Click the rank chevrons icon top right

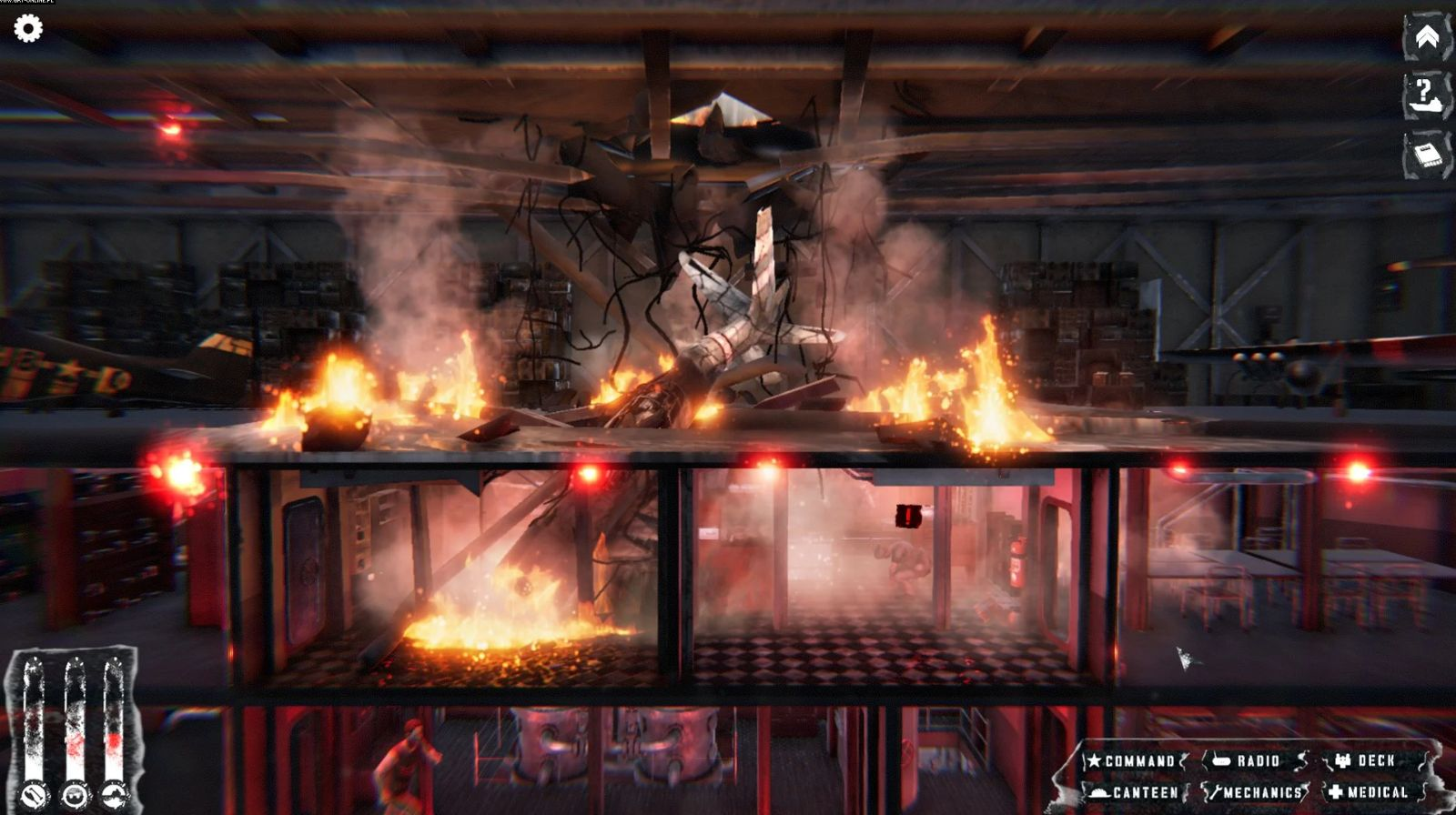click(x=1427, y=38)
